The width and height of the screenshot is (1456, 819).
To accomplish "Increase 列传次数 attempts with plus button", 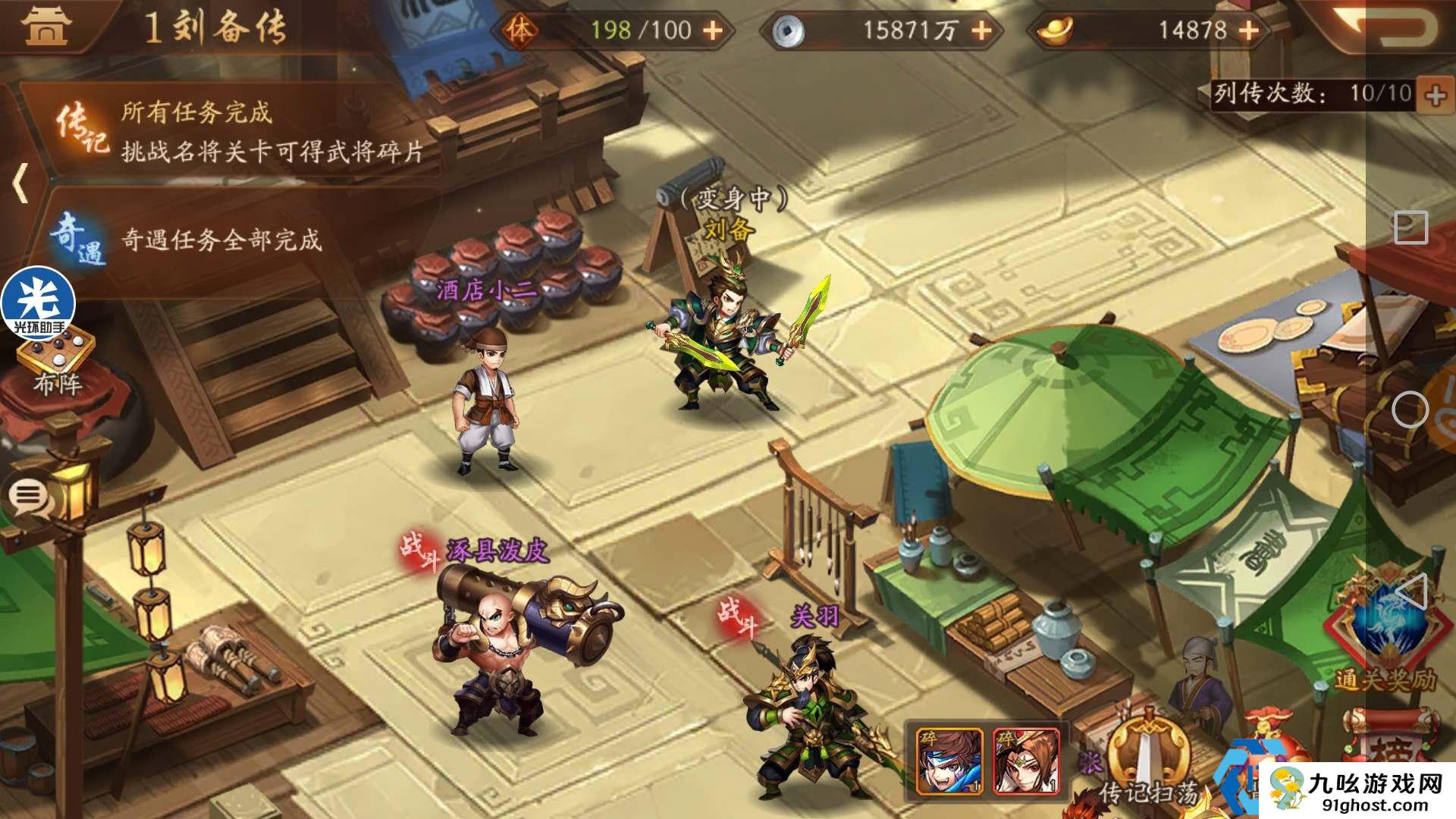I will [1436, 95].
